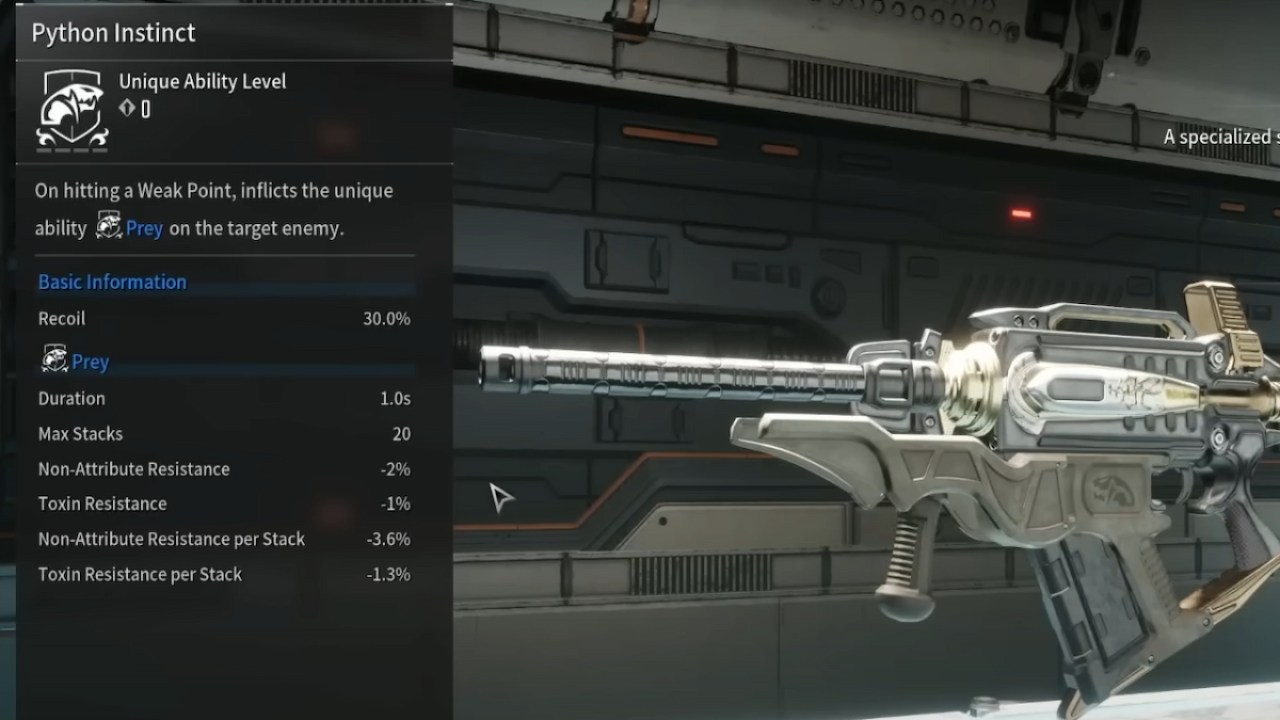Image resolution: width=1280 pixels, height=720 pixels.
Task: Open the Prey link in the ability description
Action: [x=144, y=228]
